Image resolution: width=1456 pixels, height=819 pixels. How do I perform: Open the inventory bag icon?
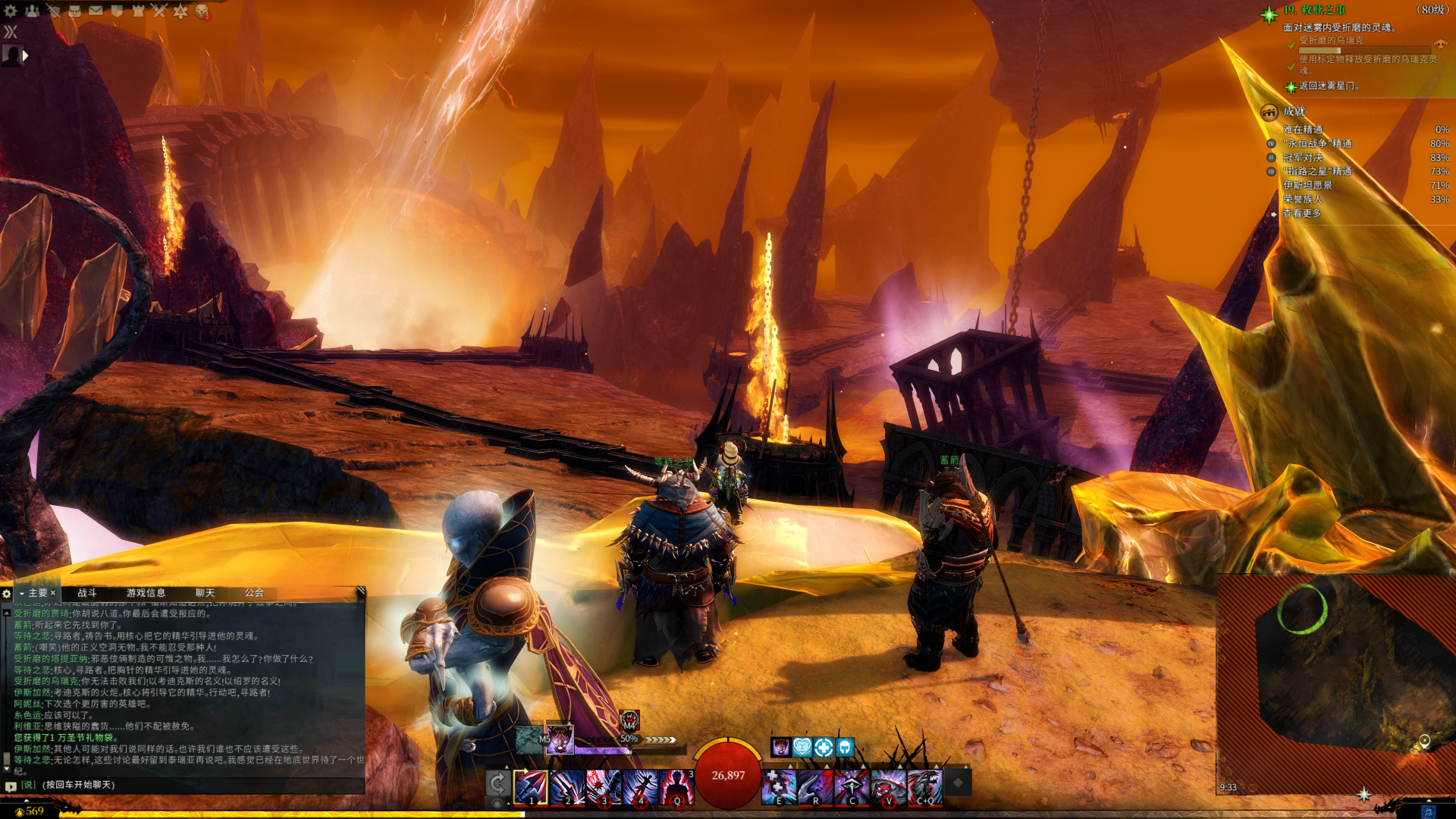tap(74, 11)
